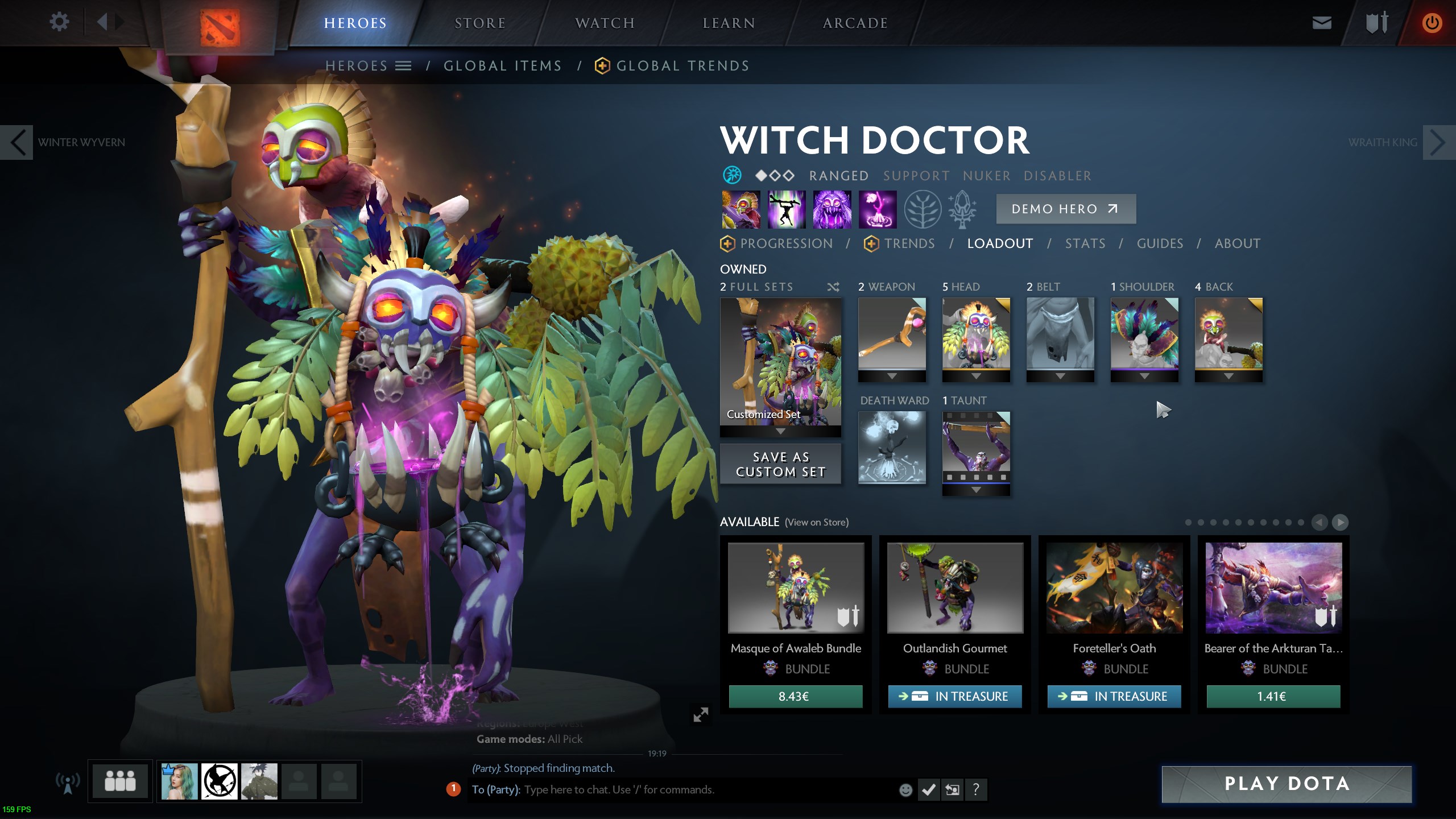The height and width of the screenshot is (819, 1456).
Task: Buy Masque of Awaleb Bundle for 8.43€
Action: coord(795,697)
